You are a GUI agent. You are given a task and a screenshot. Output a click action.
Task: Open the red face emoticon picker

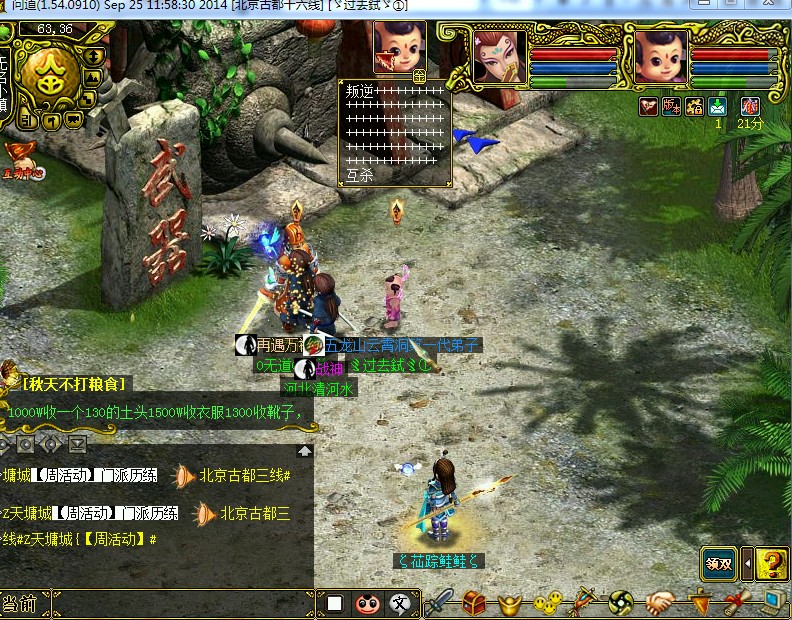(368, 603)
